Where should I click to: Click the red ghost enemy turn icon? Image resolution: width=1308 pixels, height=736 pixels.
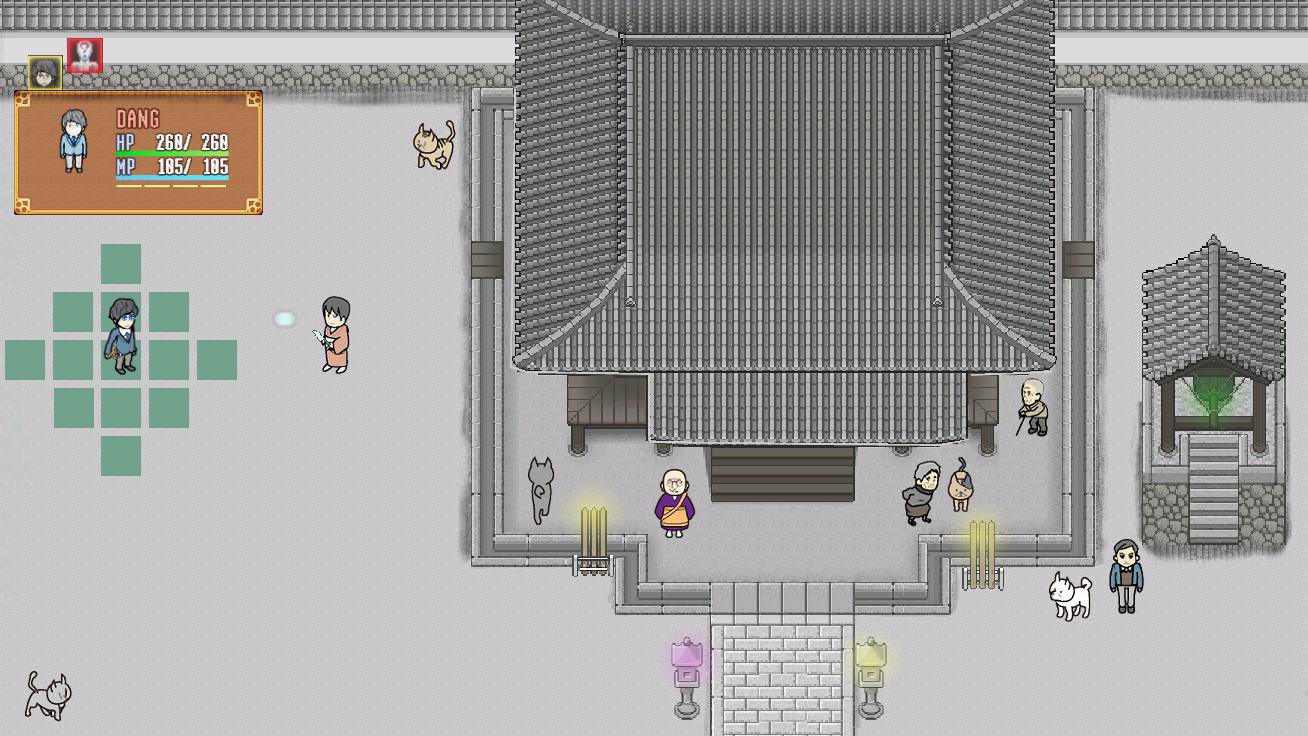click(85, 56)
